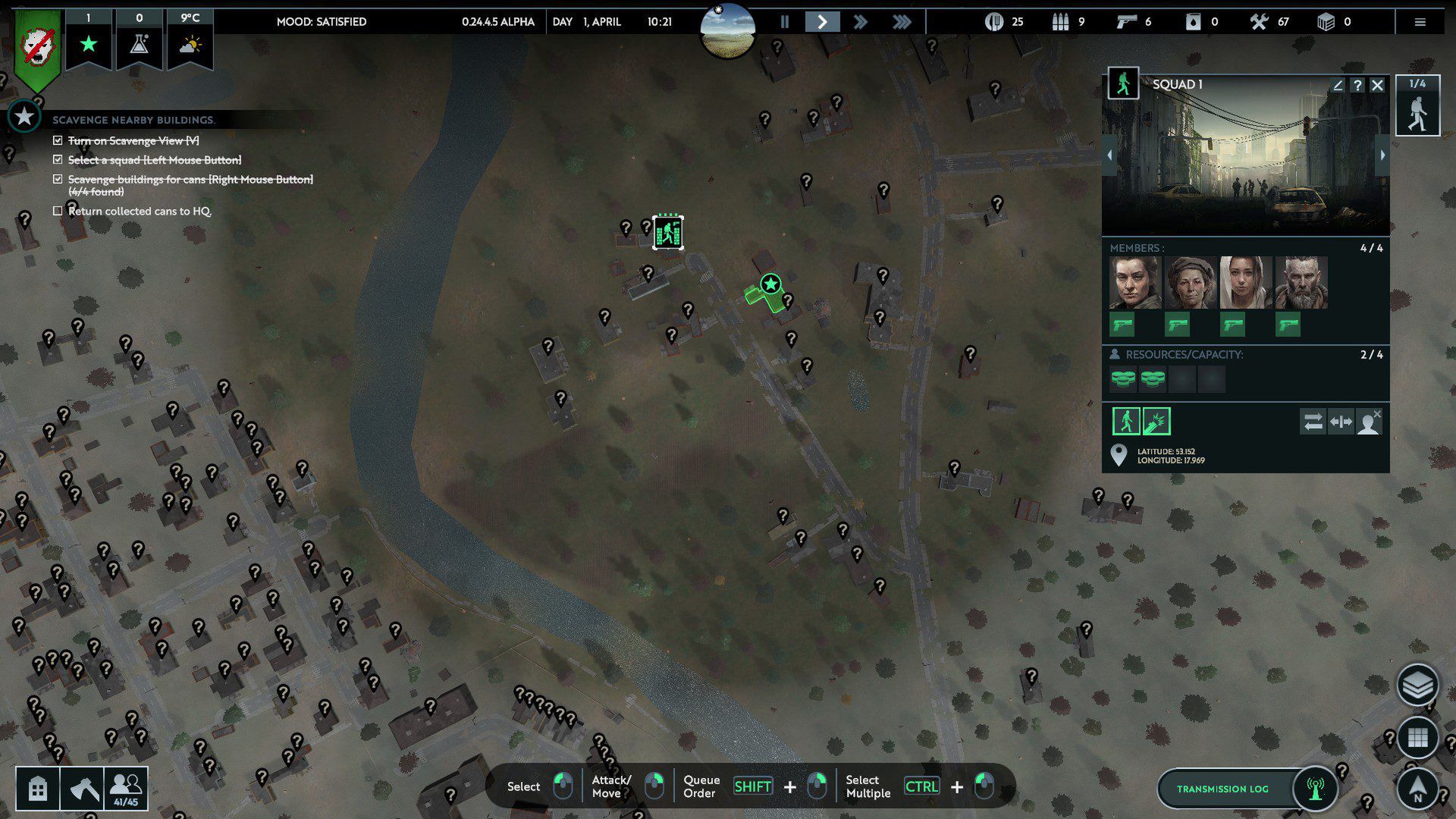The height and width of the screenshot is (819, 1456).
Task: Pause the game time
Action: (785, 22)
